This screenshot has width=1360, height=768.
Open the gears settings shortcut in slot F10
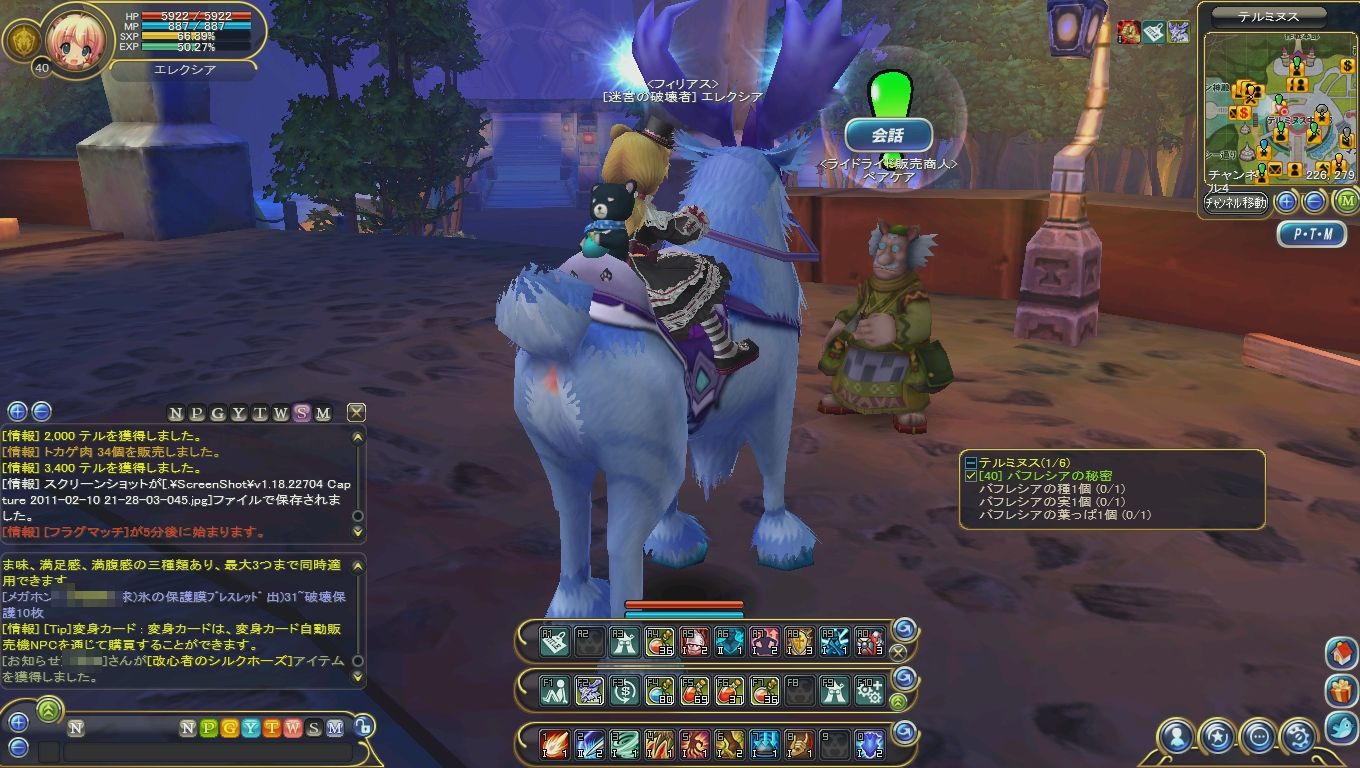869,690
